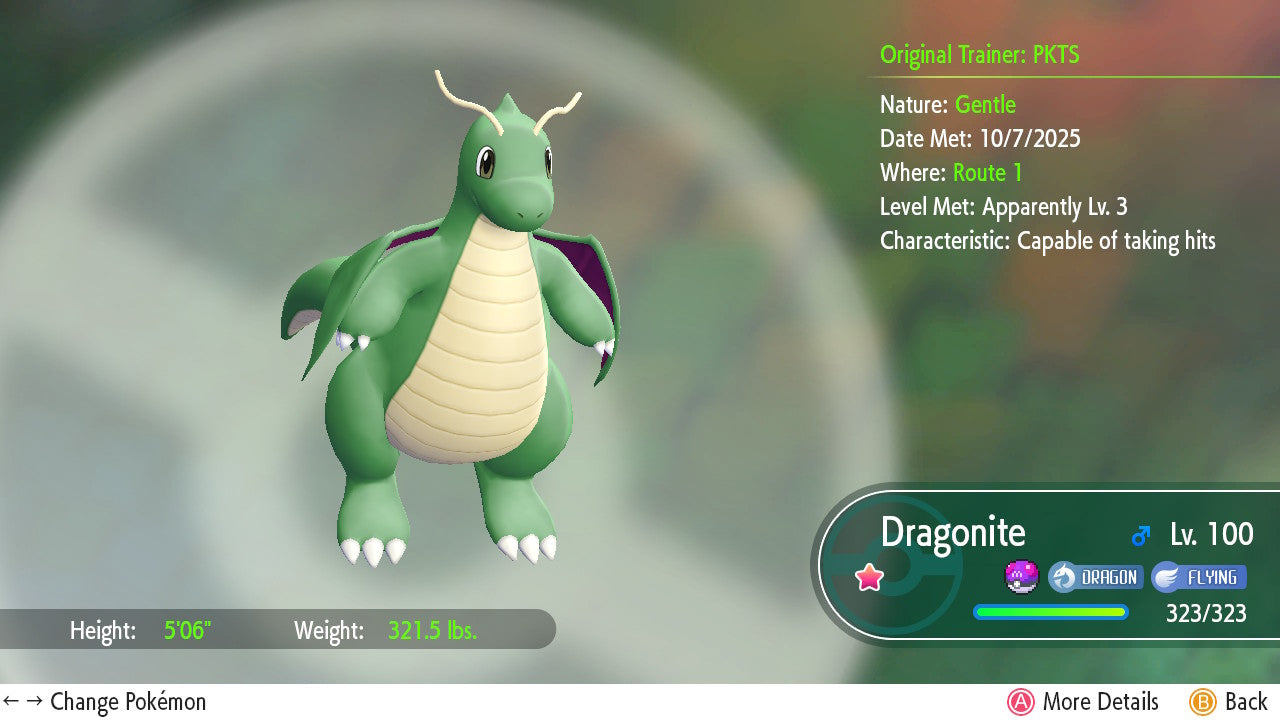
Task: Select the Master Ball icon
Action: click(1021, 577)
